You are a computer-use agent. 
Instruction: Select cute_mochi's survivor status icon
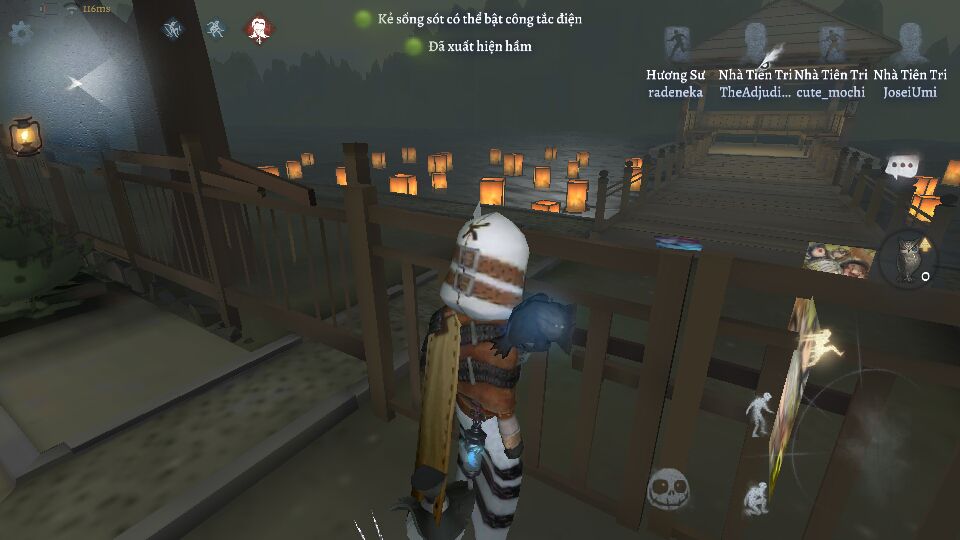pos(831,43)
